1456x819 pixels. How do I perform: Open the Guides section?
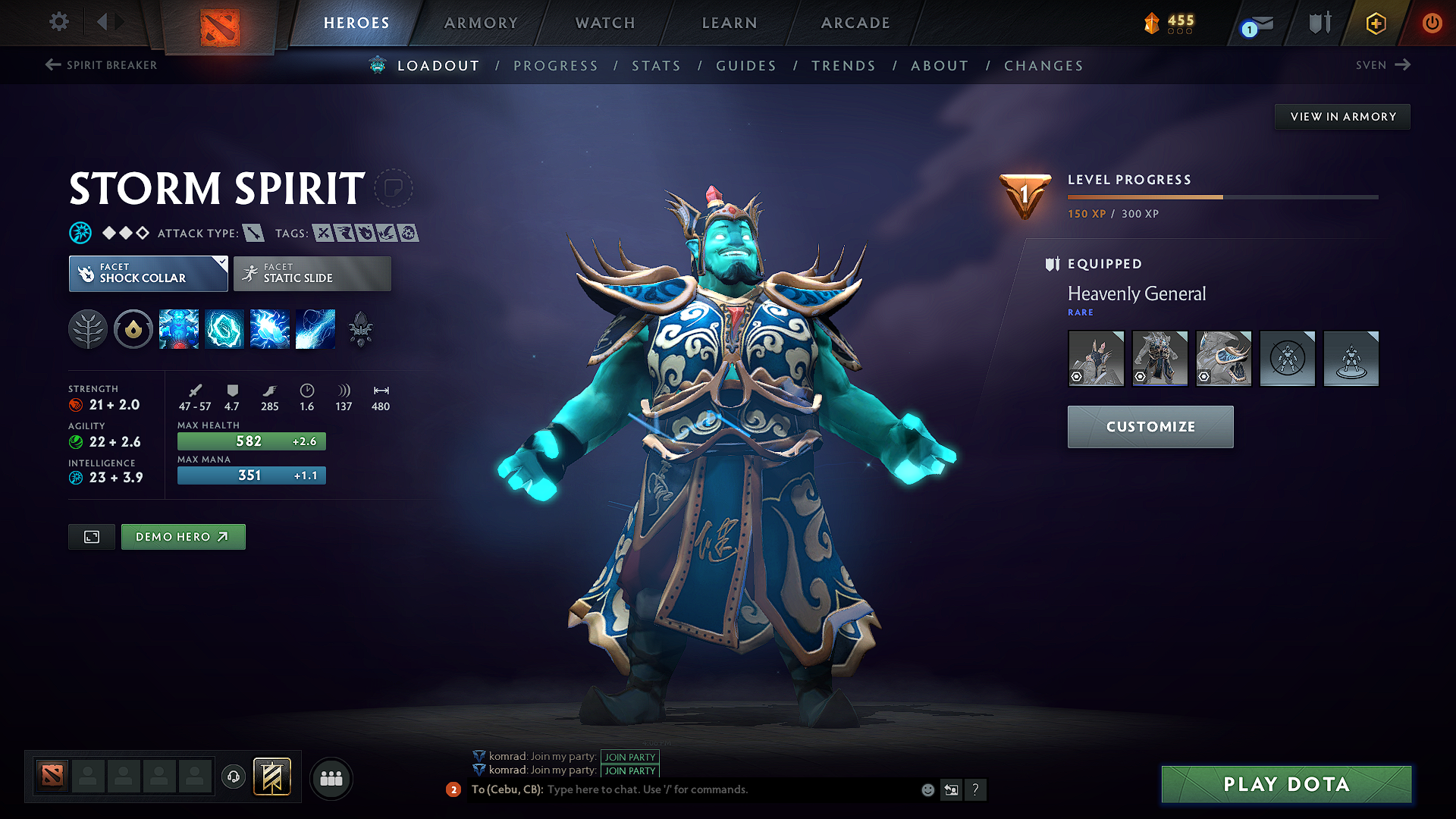745,66
